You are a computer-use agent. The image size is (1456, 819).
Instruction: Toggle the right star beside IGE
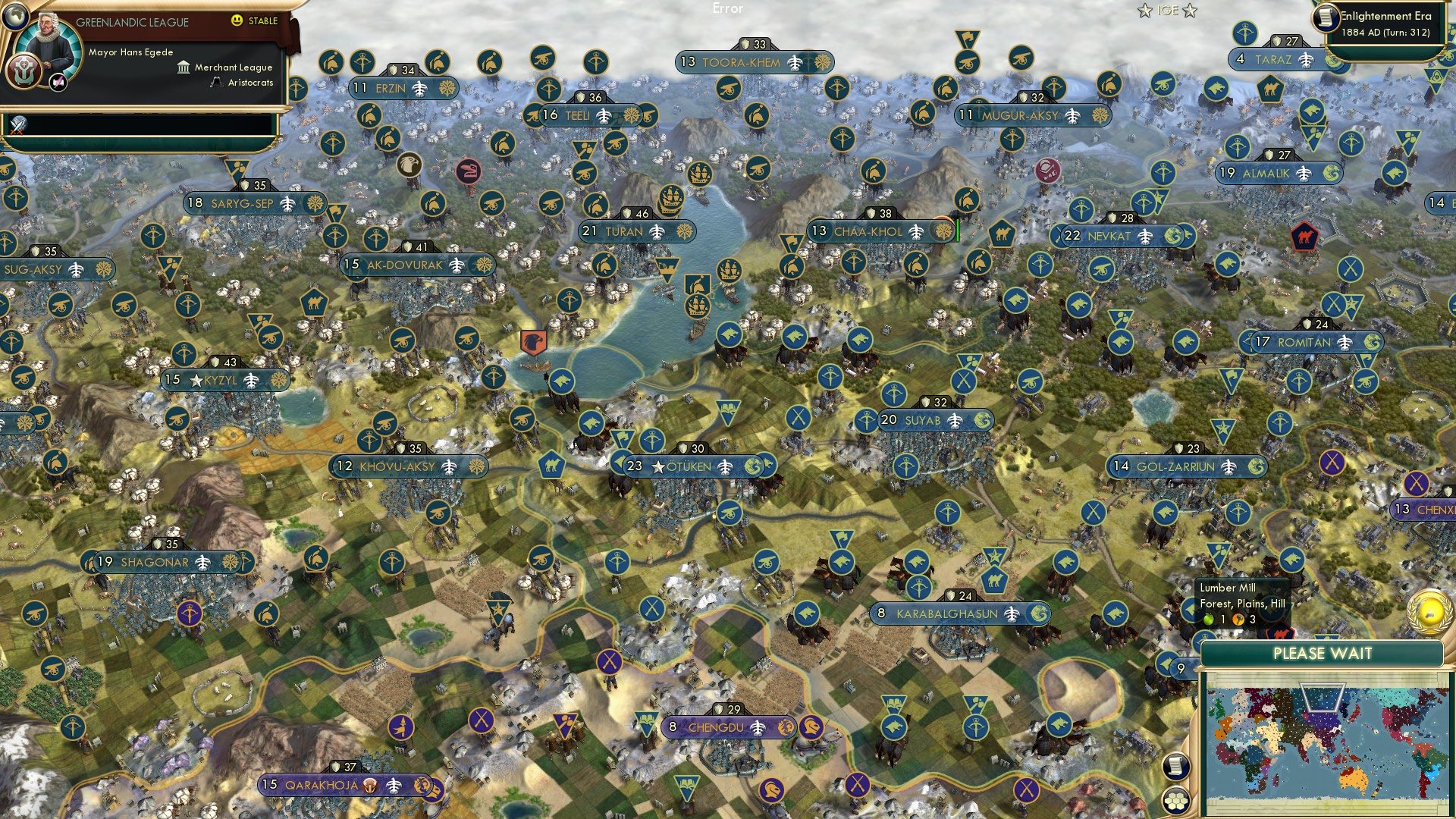(1188, 11)
